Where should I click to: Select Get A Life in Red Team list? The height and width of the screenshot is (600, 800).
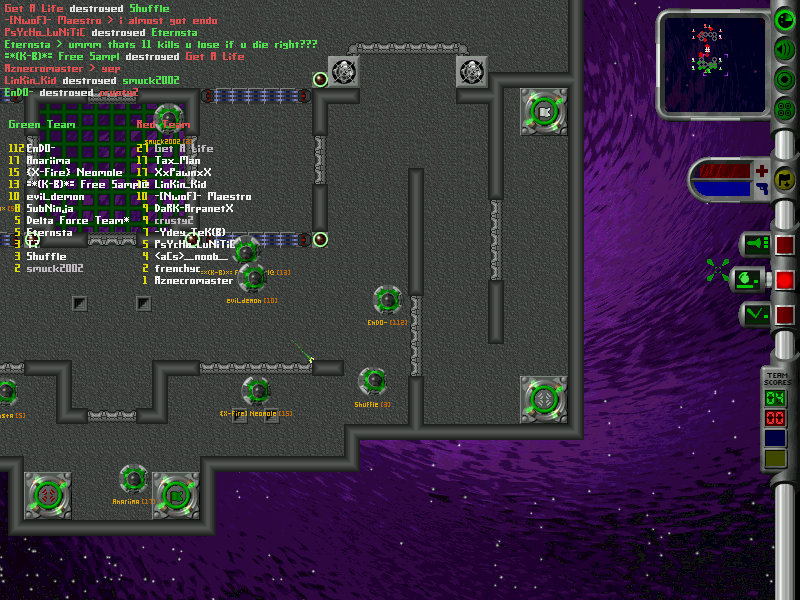[184, 148]
